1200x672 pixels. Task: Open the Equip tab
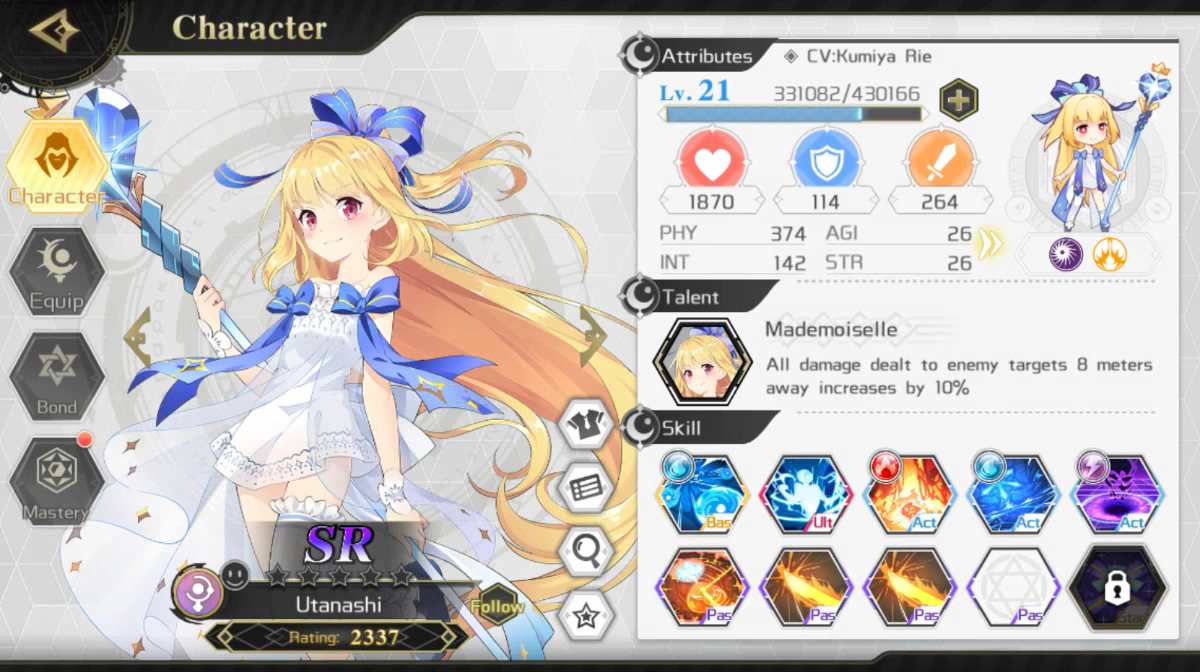tap(57, 272)
